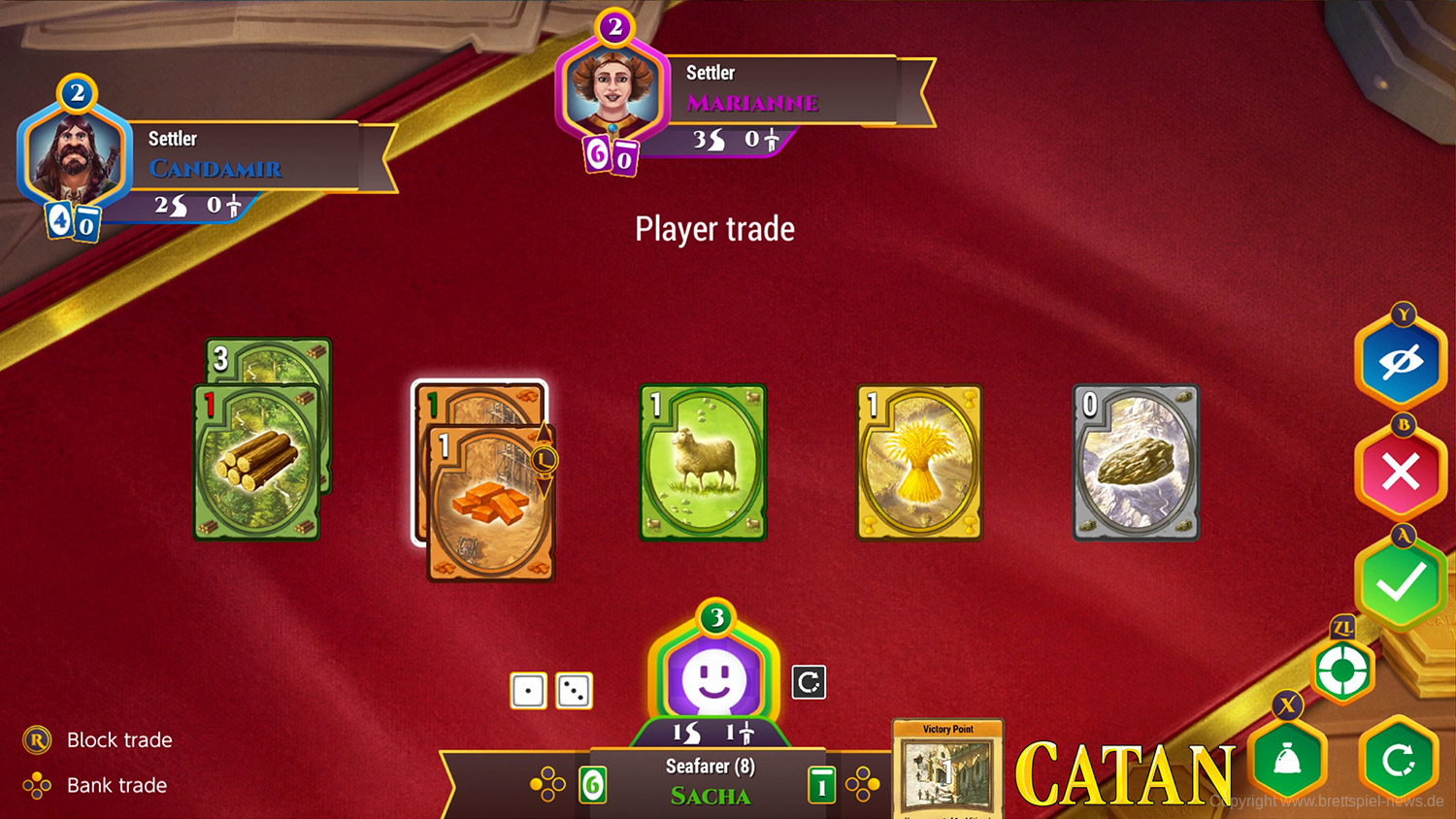
Task: Cancel trade with red X button
Action: (x=1401, y=473)
